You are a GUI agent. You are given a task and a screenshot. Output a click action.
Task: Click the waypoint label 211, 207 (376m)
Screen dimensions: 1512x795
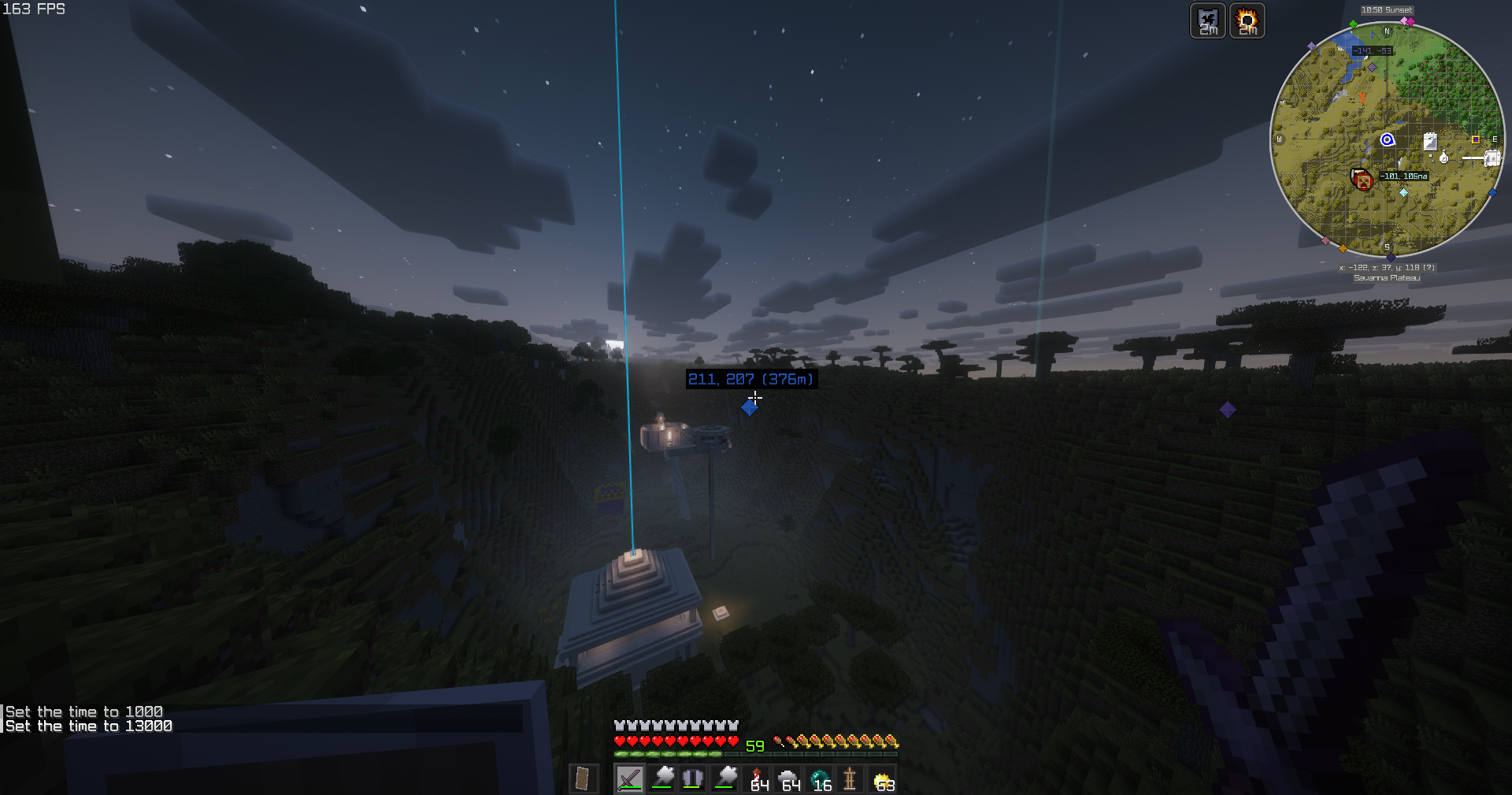750,380
